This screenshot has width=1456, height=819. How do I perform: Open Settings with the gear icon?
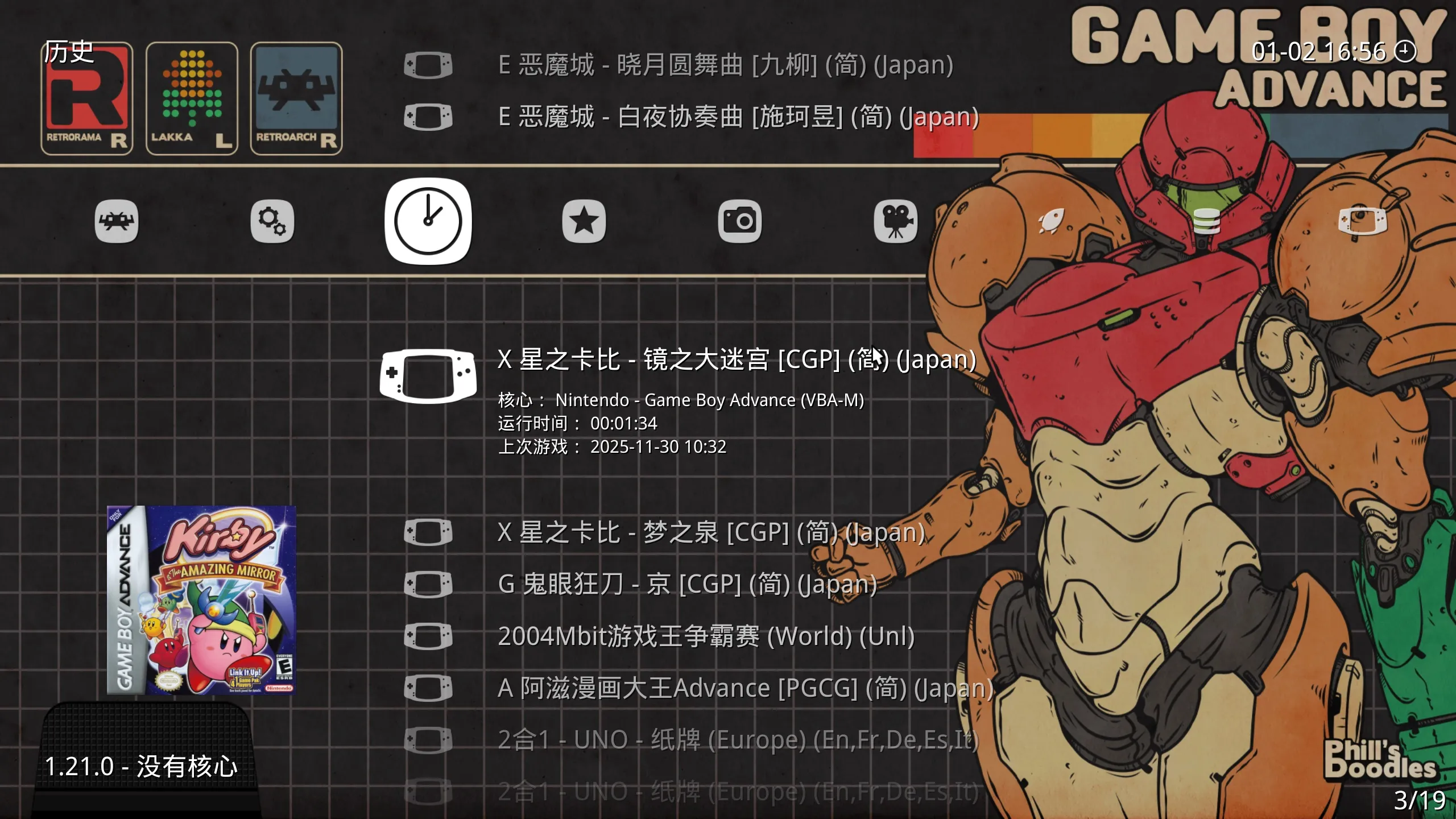tap(273, 222)
